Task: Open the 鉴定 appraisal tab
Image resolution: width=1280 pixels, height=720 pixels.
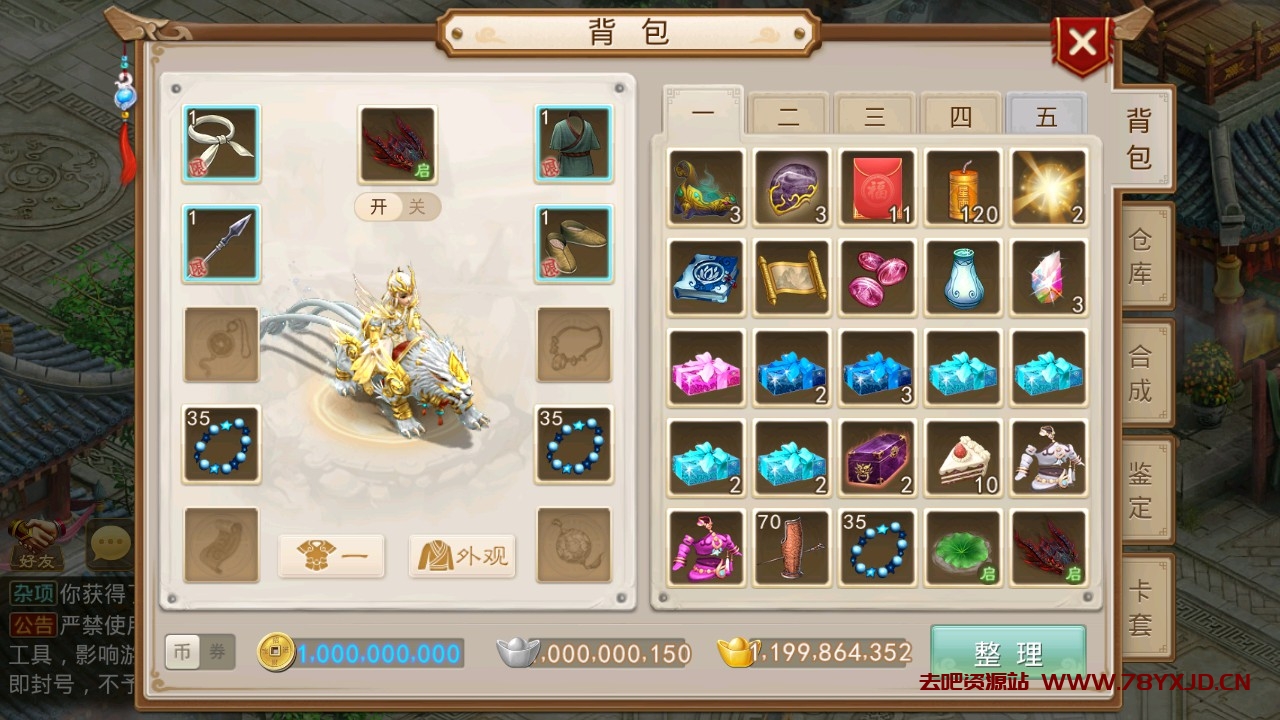Action: 1141,490
